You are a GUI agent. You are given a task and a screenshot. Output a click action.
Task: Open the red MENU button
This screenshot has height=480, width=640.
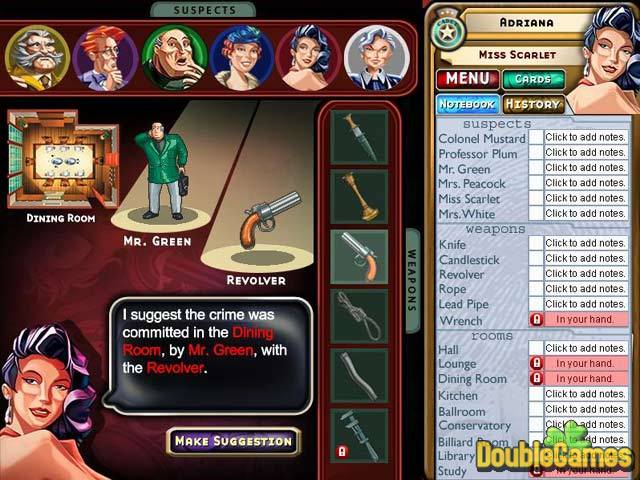click(x=465, y=78)
